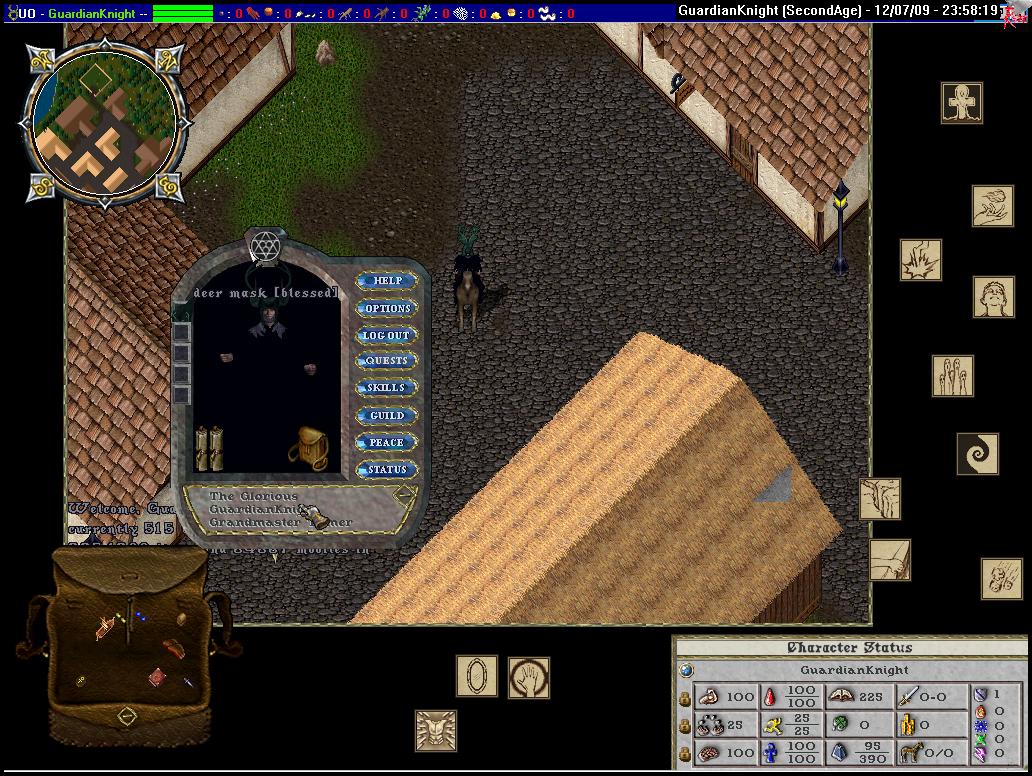
Task: Show the SKILLS list
Action: click(387, 388)
